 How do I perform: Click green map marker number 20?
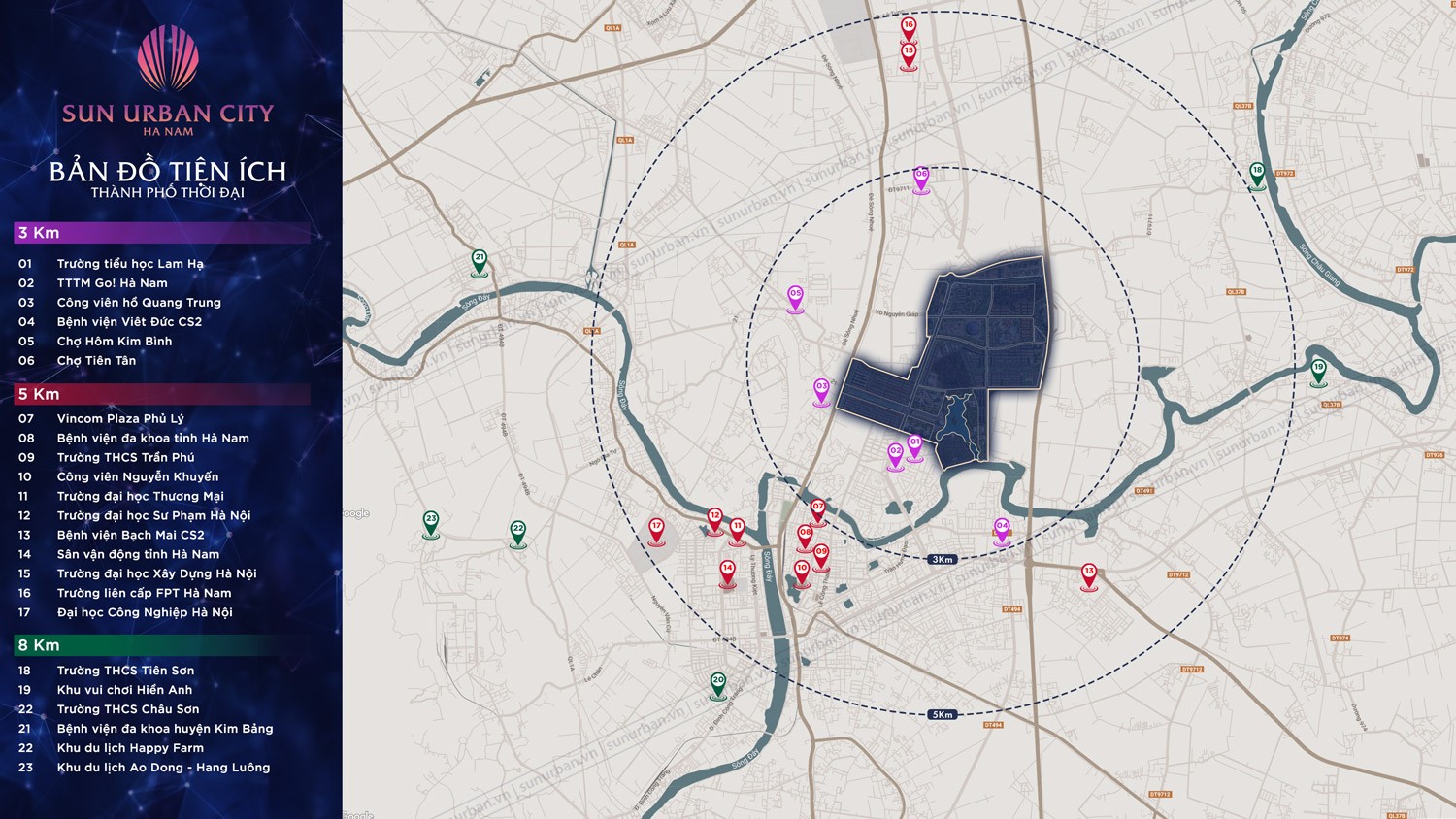[717, 683]
